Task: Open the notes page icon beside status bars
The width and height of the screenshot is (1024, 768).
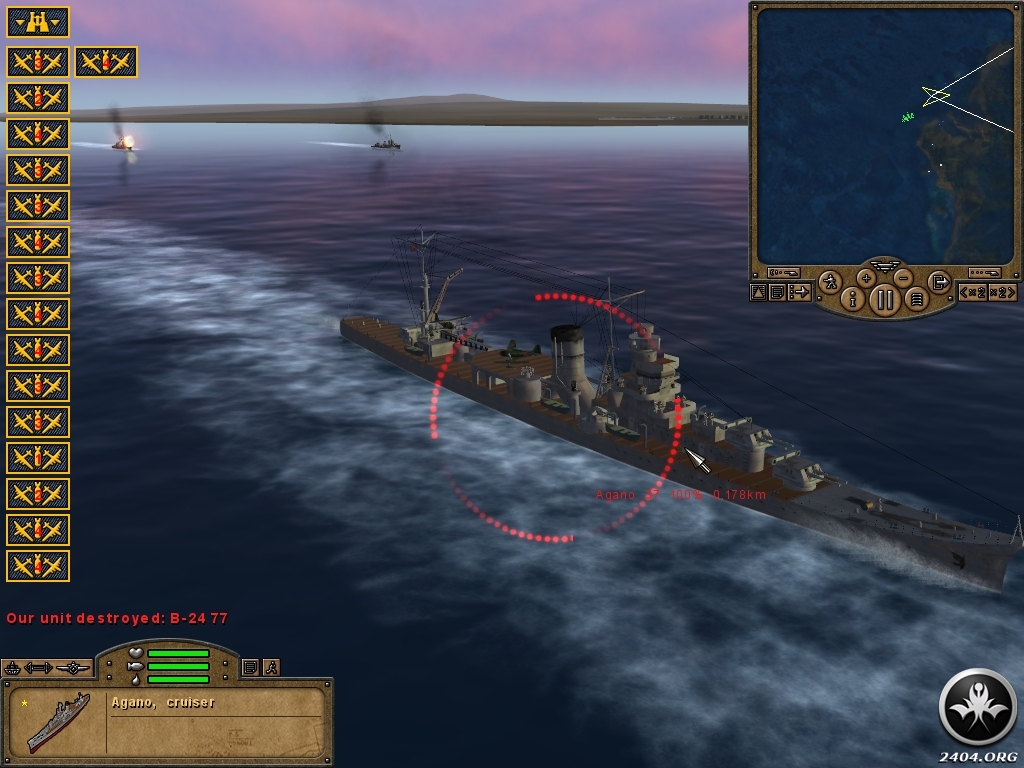Action: (250, 667)
